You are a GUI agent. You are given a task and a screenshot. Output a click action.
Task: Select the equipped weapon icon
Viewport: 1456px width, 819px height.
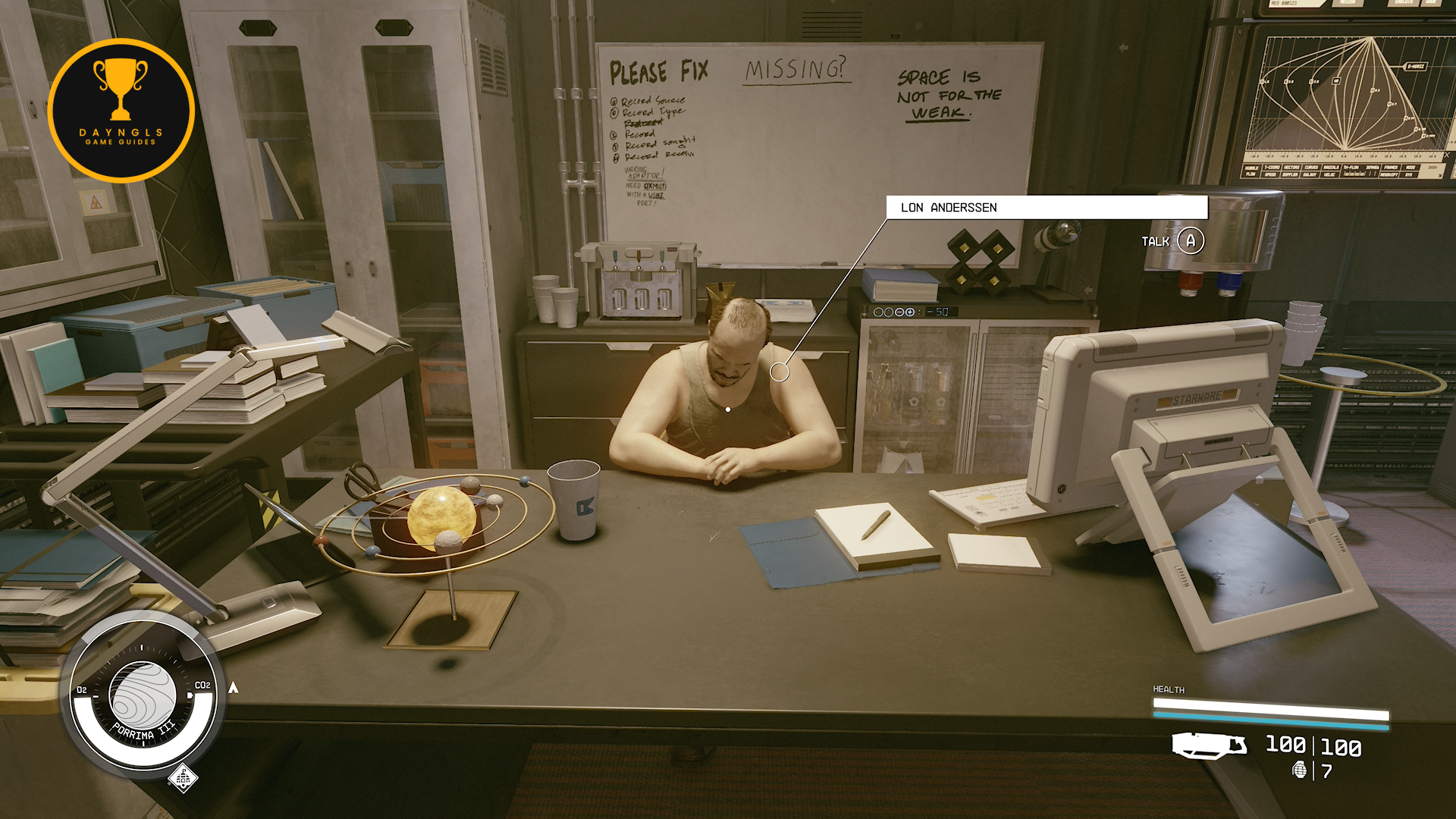pyautogui.click(x=1208, y=745)
